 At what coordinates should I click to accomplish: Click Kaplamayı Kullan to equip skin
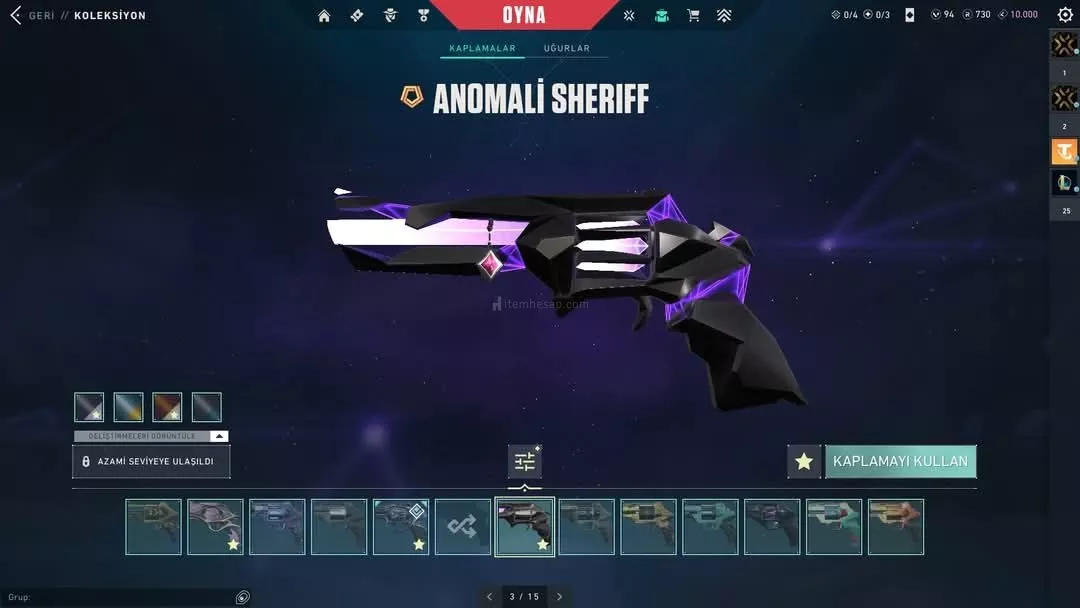point(900,461)
